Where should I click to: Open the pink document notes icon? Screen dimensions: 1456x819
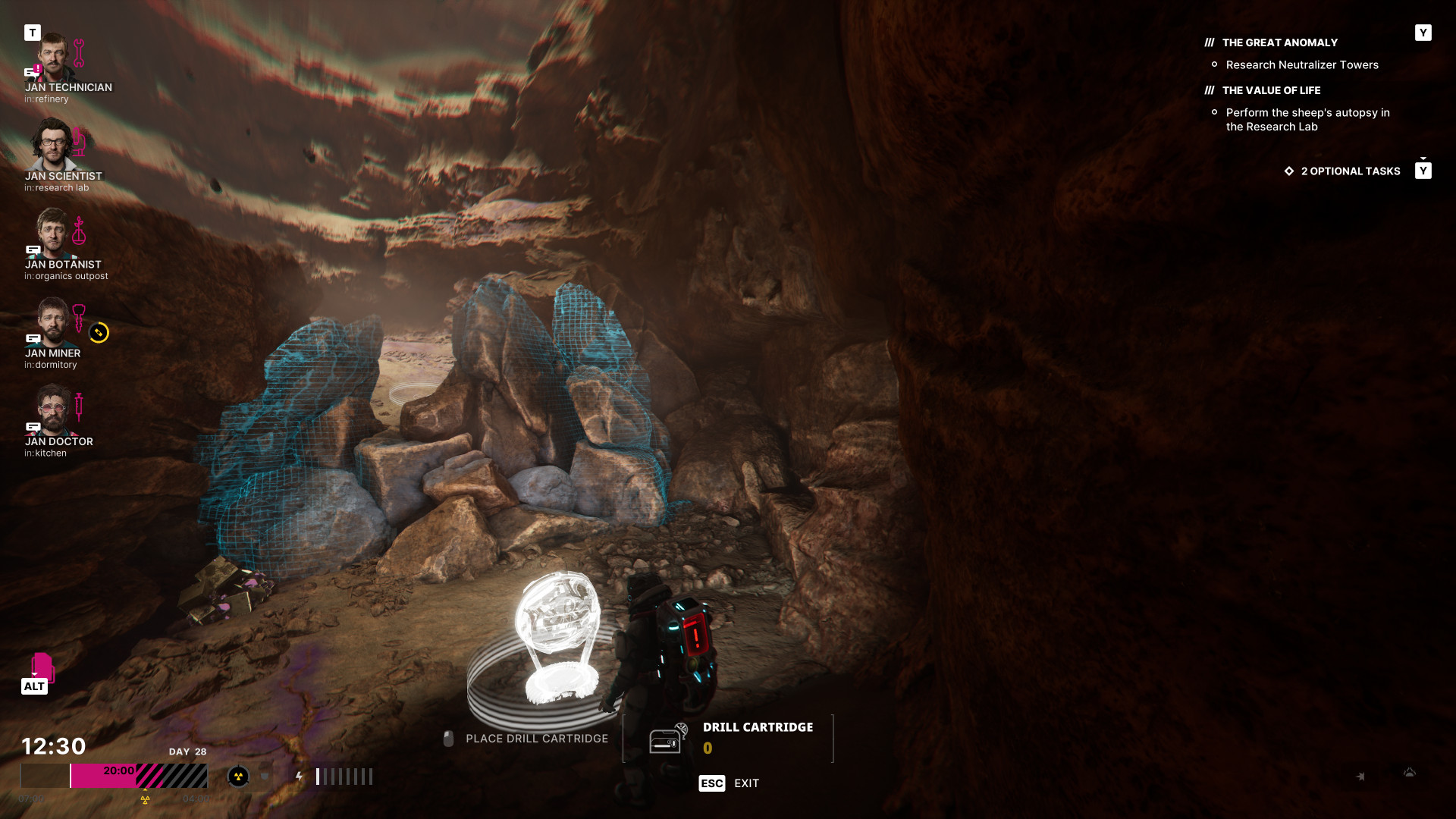42,667
